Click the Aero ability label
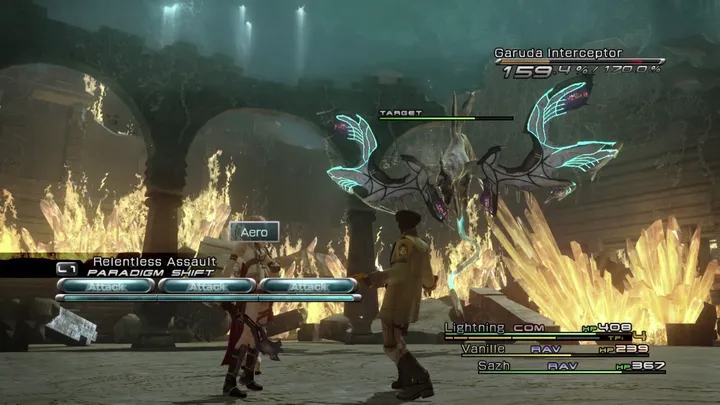Screen dimensions: 720x405 pos(254,232)
